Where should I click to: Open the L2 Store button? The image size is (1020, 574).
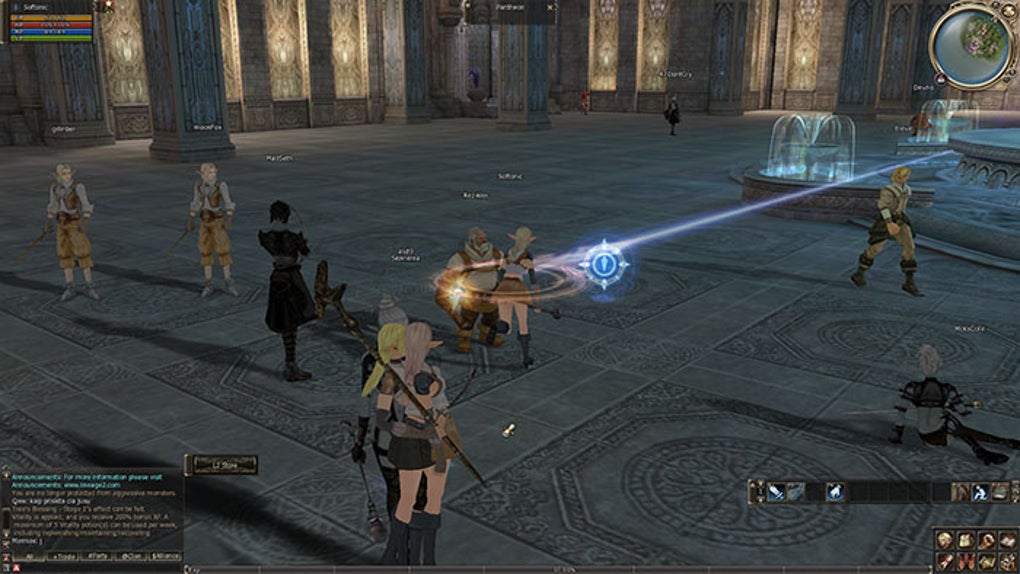tap(220, 464)
